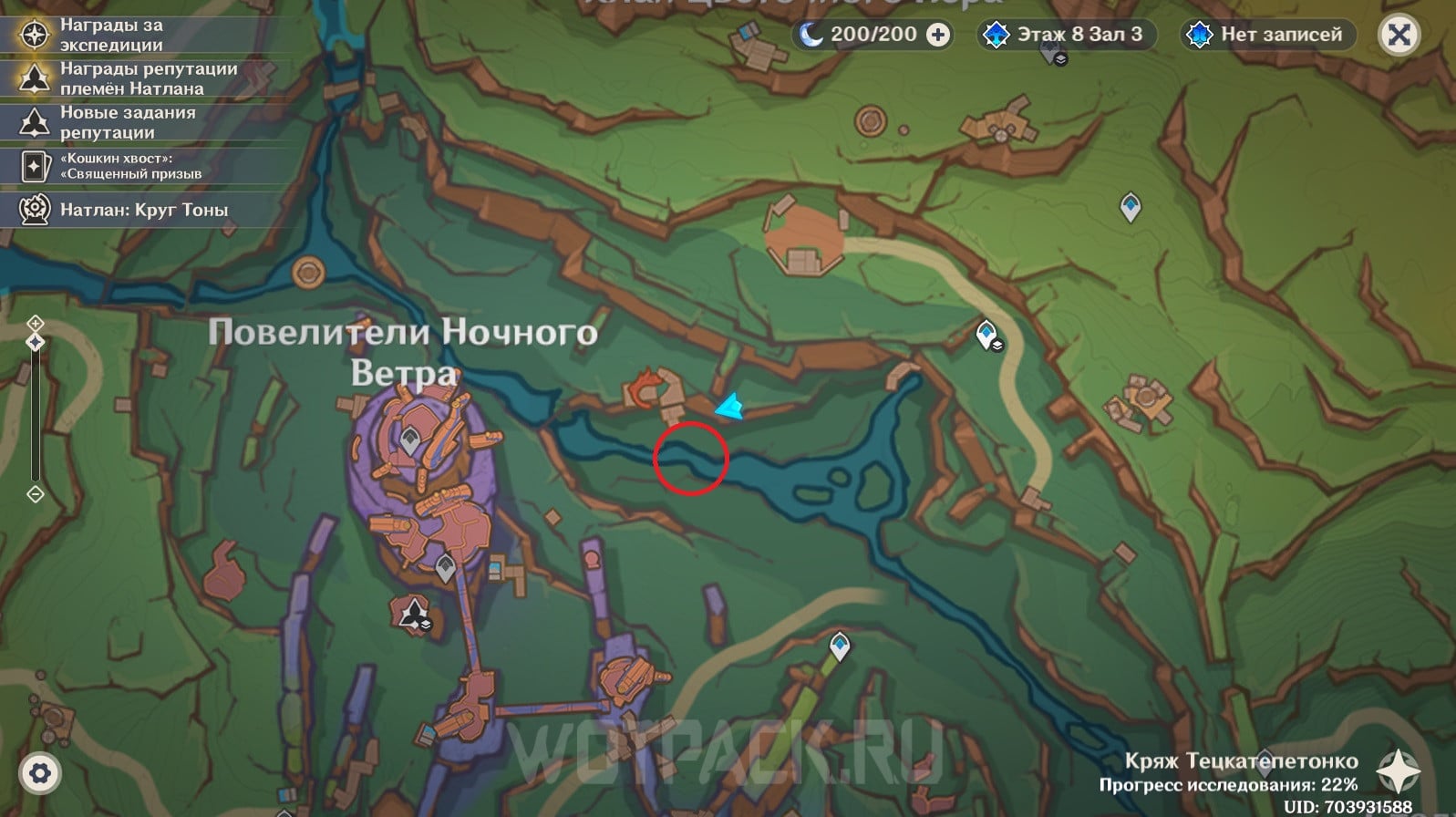
Task: Zoom in with the map slider plus
Action: (x=36, y=323)
